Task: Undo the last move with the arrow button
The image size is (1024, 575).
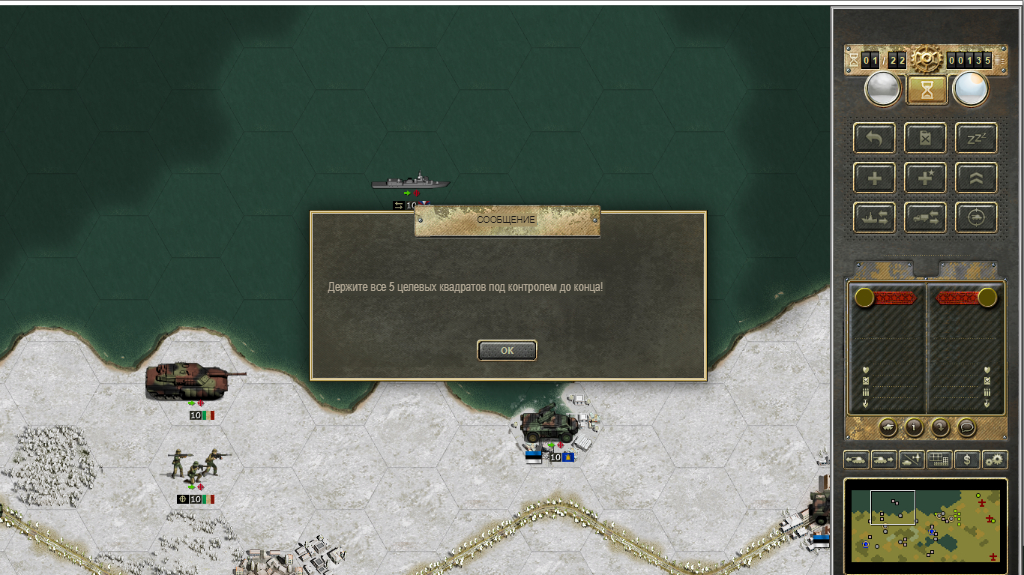Action: (874, 138)
